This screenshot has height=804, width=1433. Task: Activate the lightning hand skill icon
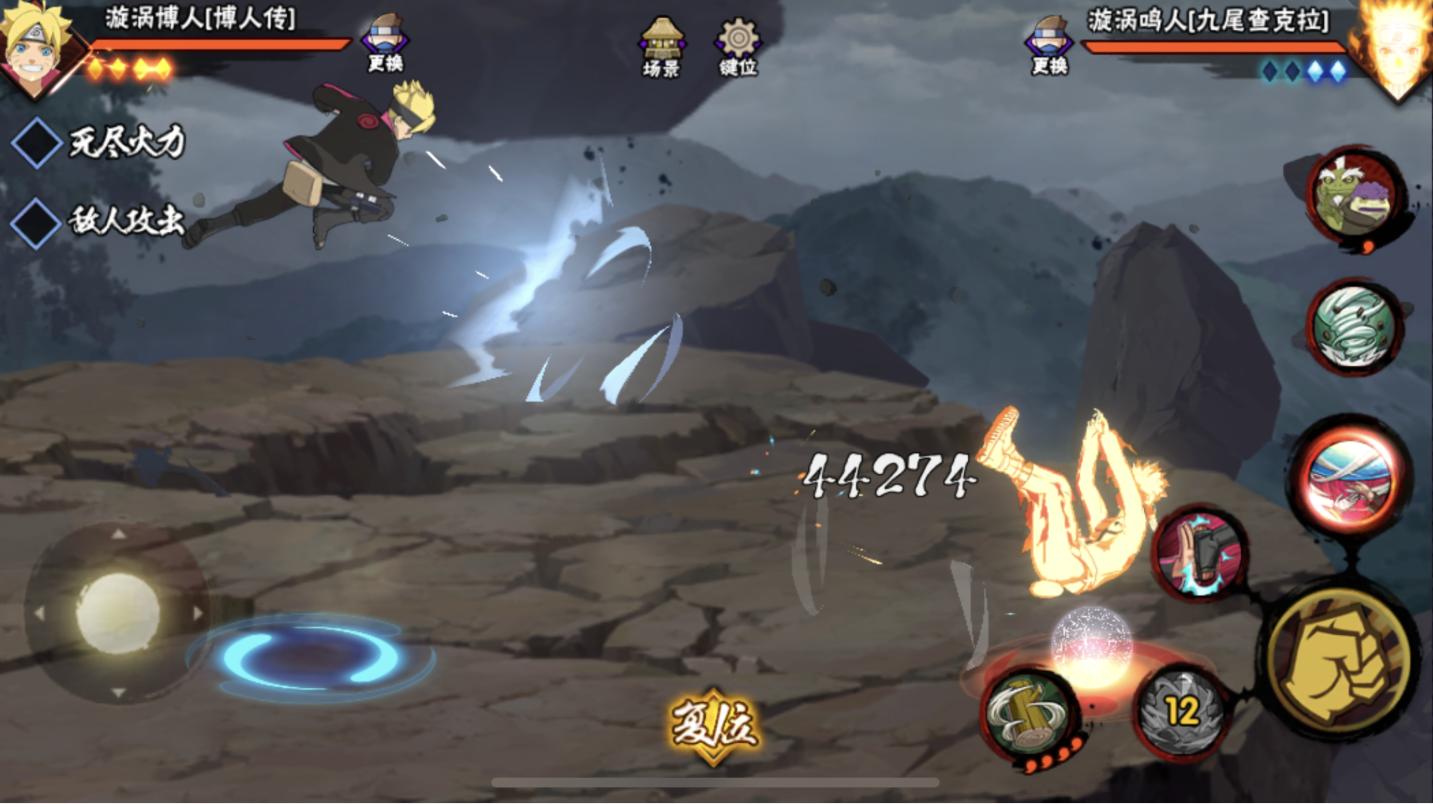point(1199,551)
